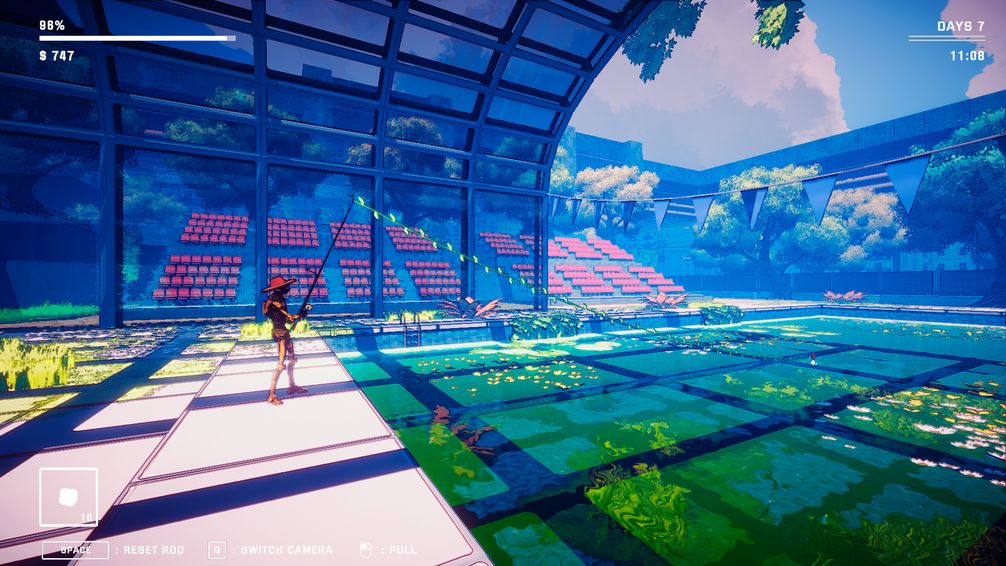Select the bait slot holding 10 bait

click(69, 497)
